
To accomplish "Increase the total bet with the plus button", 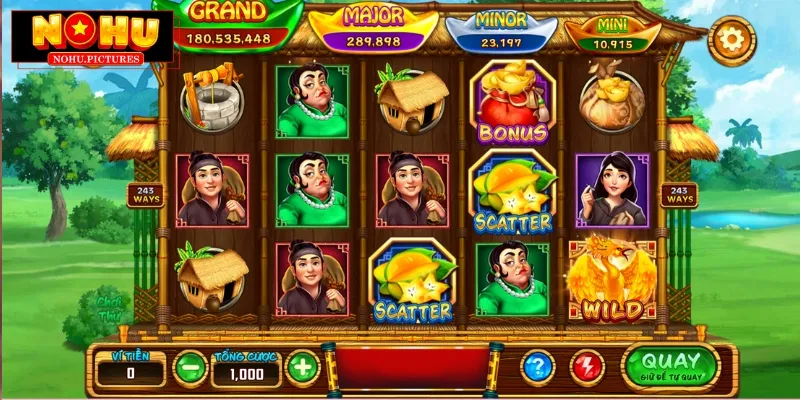I will [302, 367].
